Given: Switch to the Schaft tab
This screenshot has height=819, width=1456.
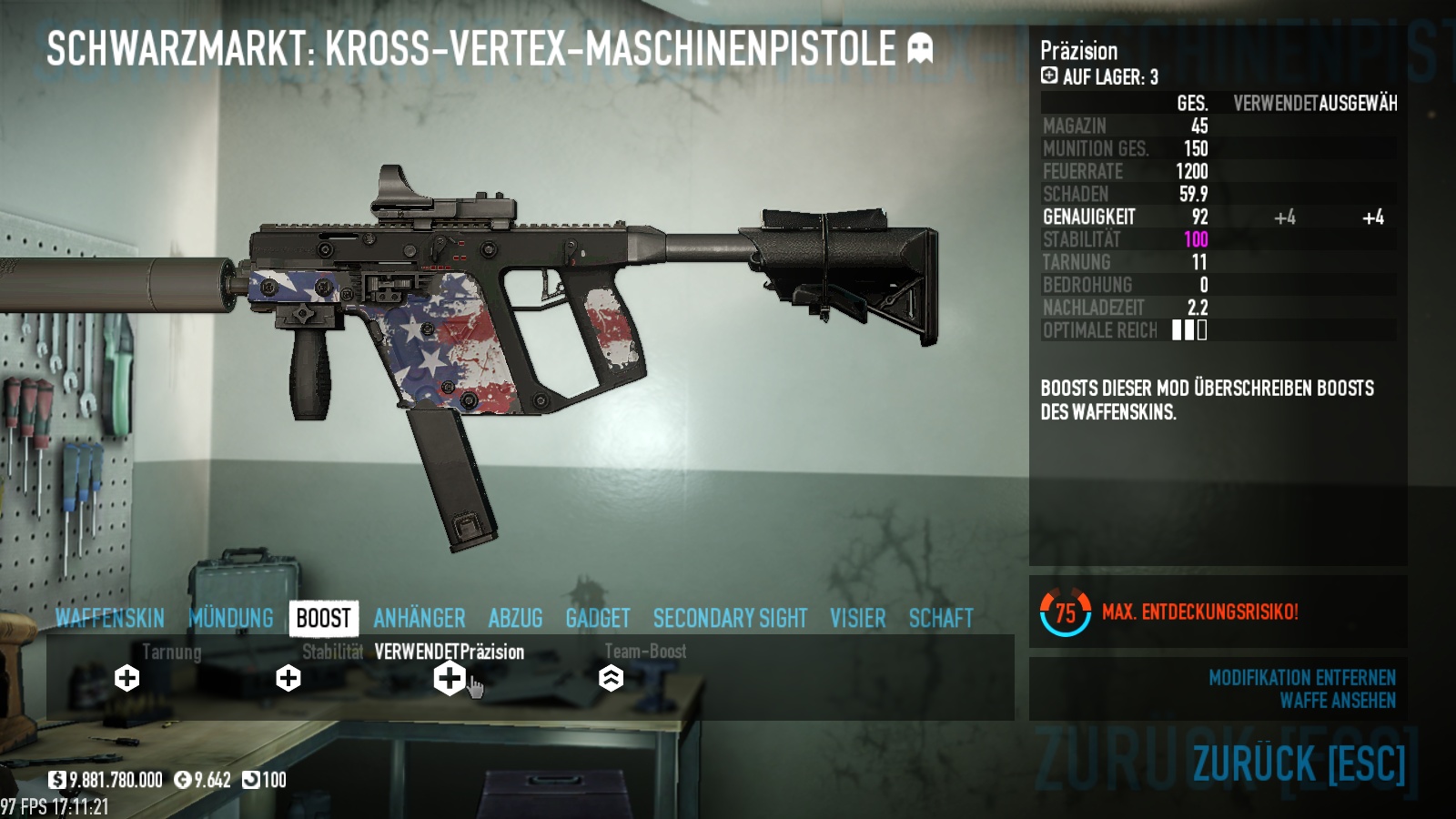Looking at the screenshot, I should tap(941, 619).
